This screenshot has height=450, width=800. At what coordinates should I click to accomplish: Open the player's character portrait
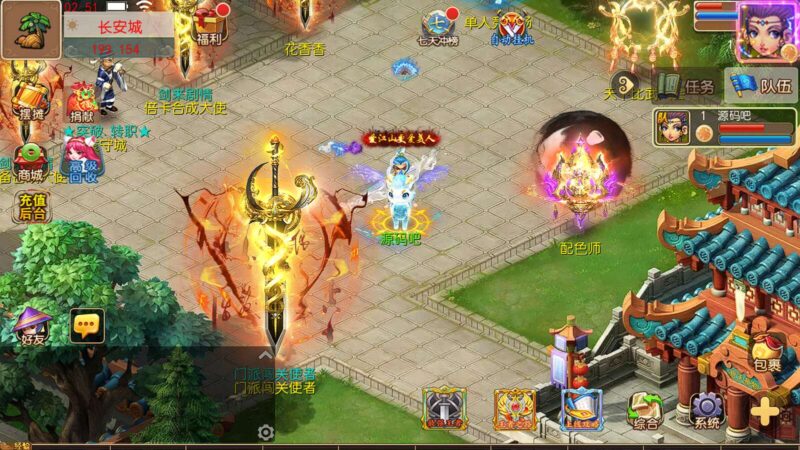(x=767, y=30)
